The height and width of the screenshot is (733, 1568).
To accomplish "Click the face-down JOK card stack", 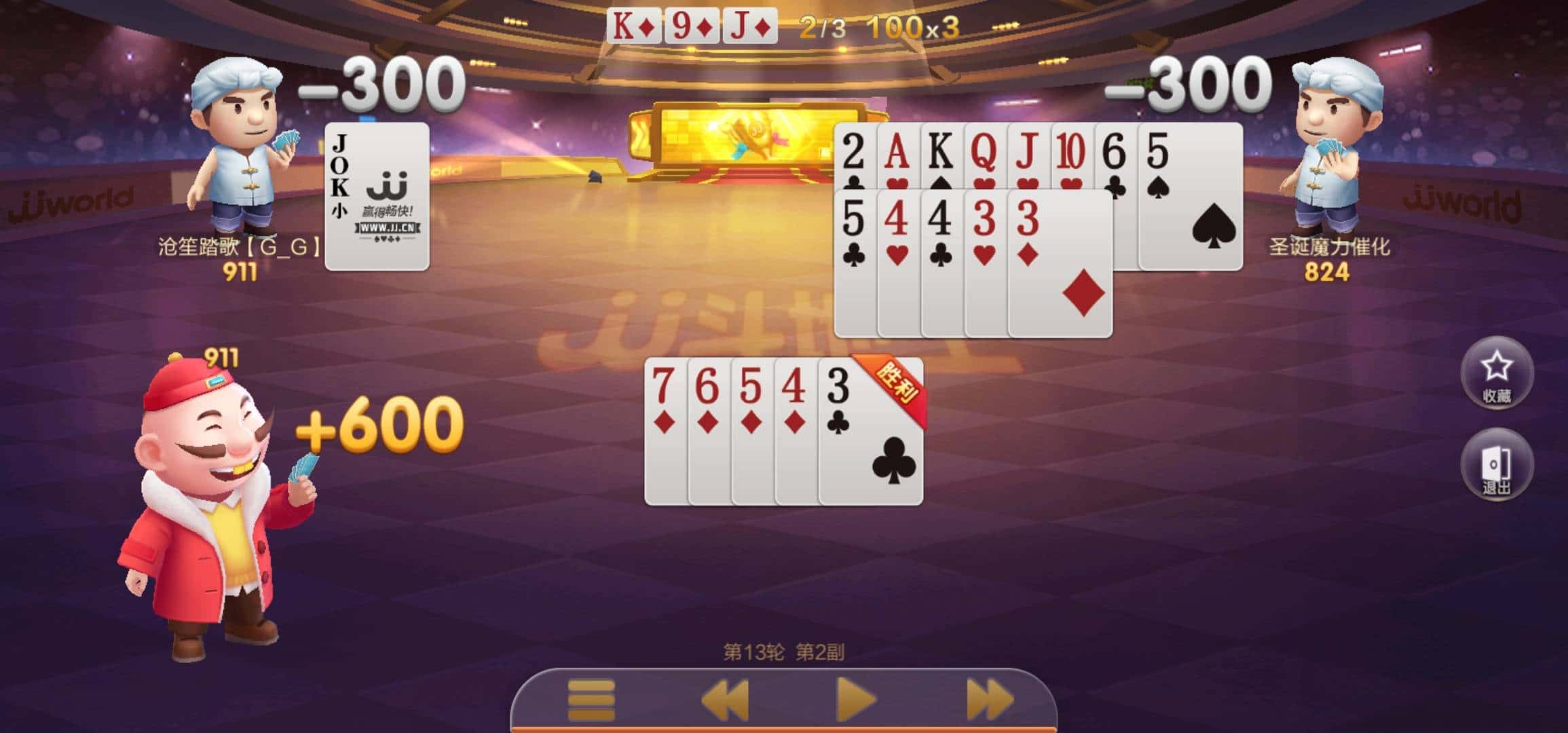I will click(377, 197).
